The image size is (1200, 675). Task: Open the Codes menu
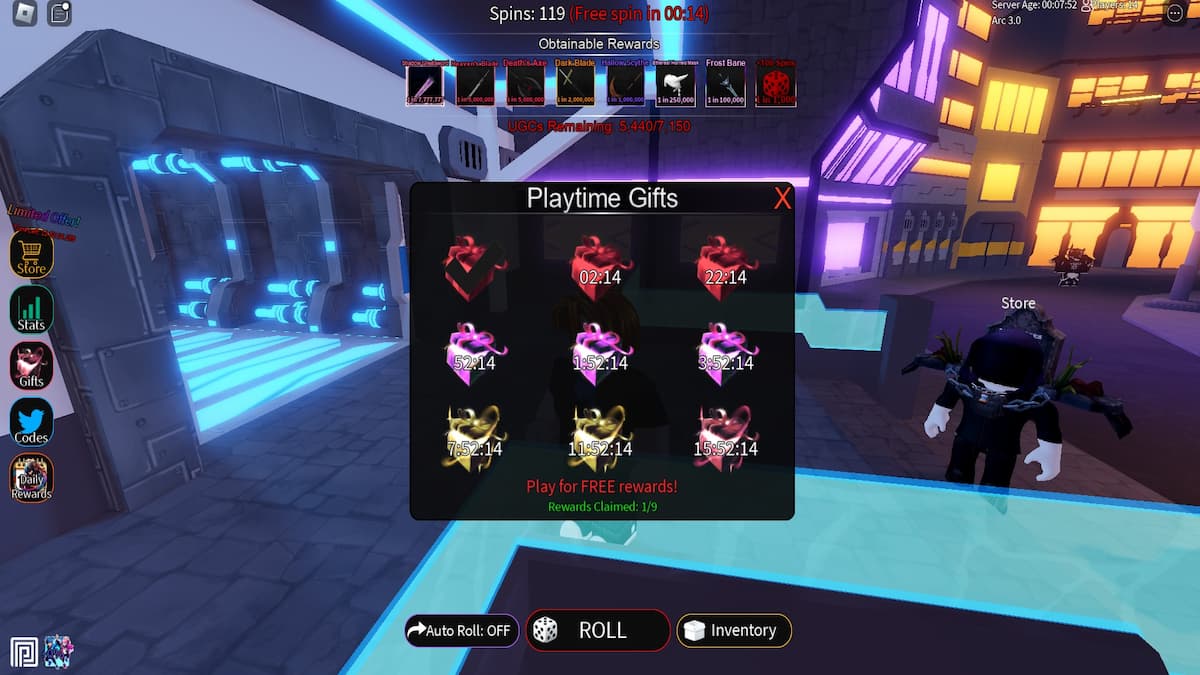point(31,422)
